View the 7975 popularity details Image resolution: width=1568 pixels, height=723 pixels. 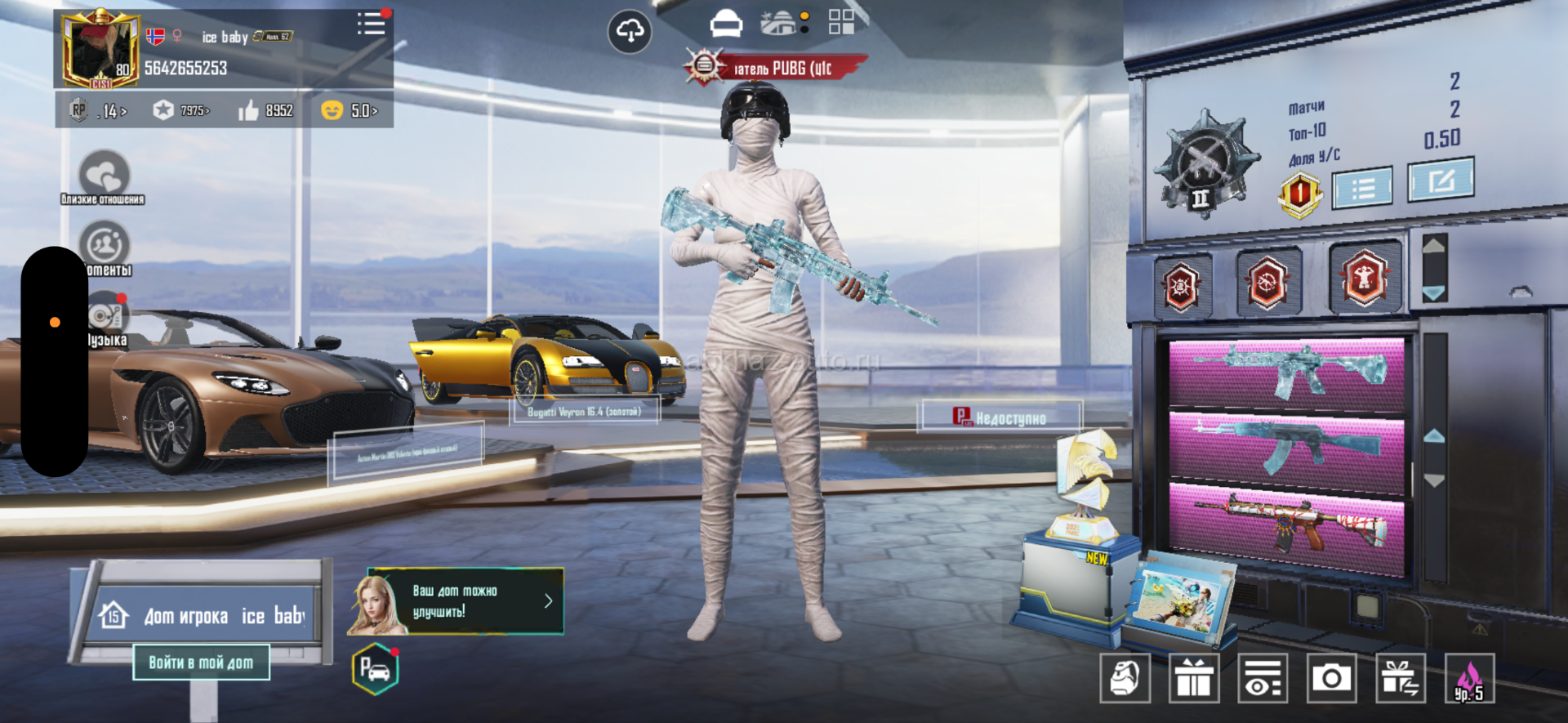(x=182, y=110)
